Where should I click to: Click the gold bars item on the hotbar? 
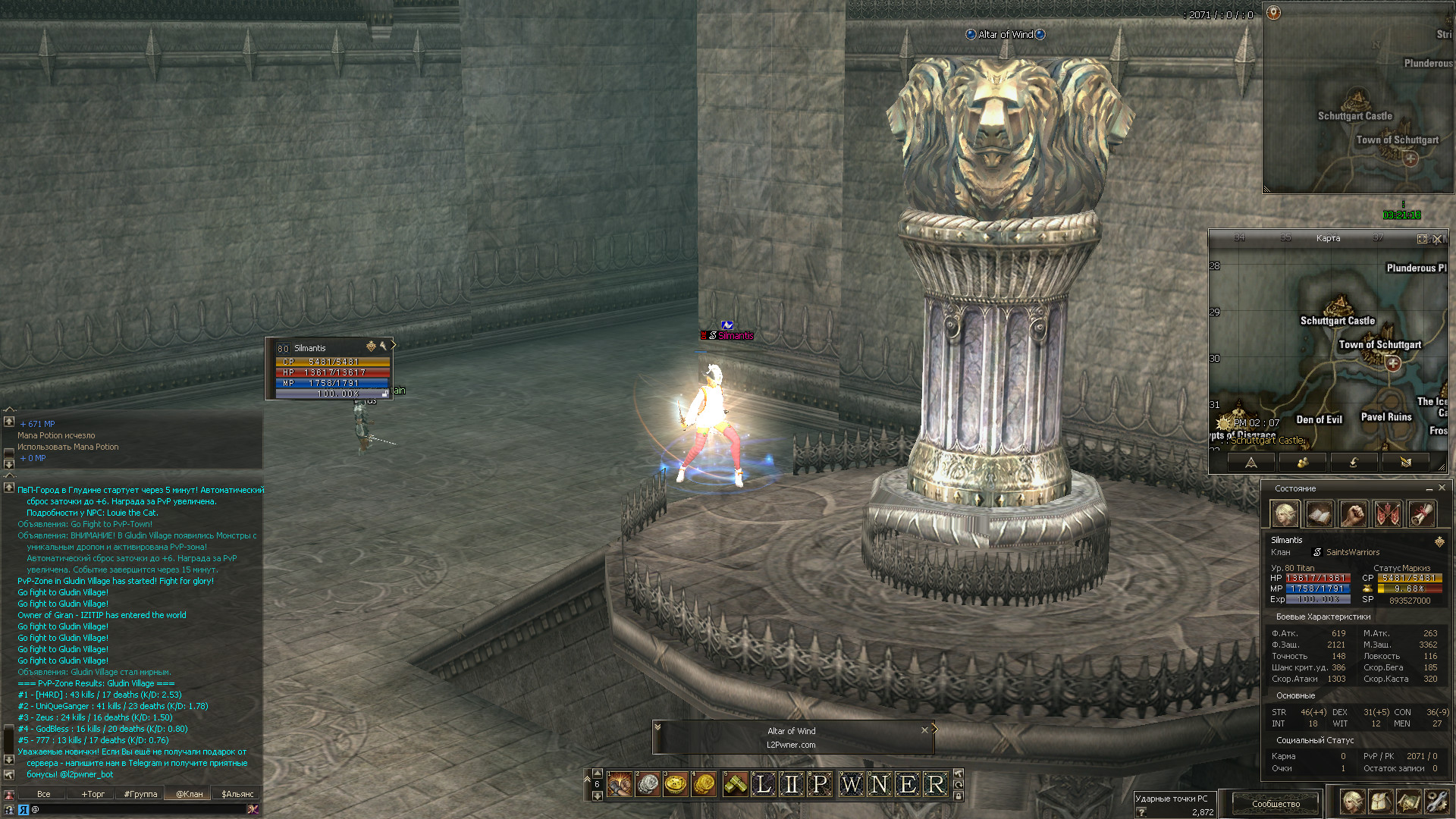[x=736, y=784]
